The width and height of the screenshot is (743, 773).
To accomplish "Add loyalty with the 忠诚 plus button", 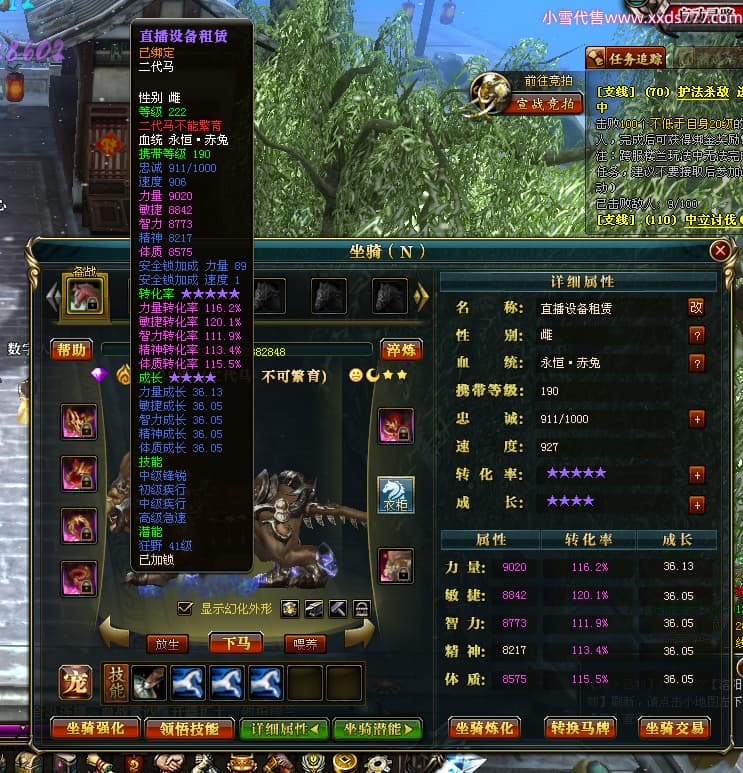I will click(697, 419).
